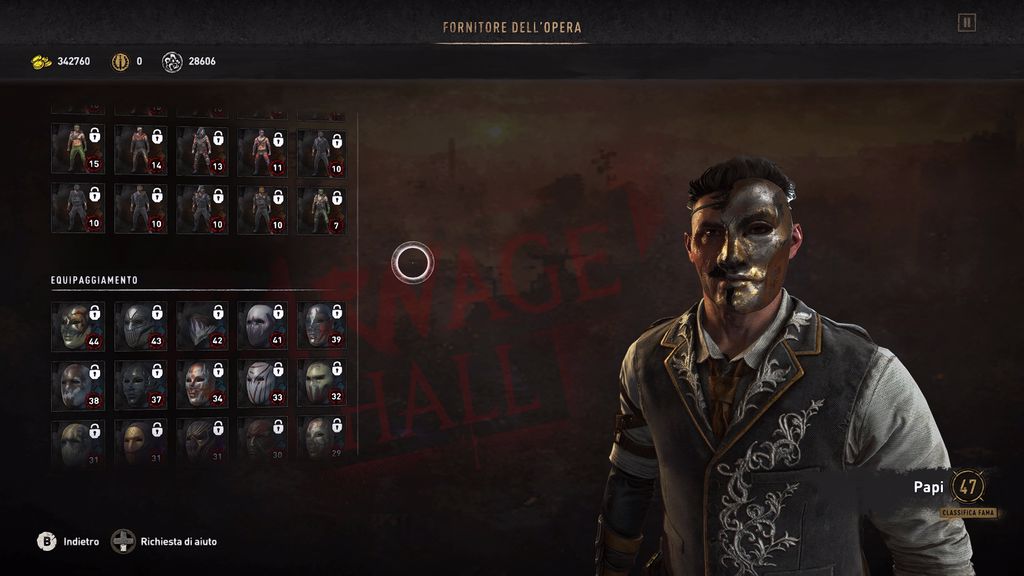The image size is (1024, 576).
Task: Pick the grey mask marked 37
Action: point(140,384)
